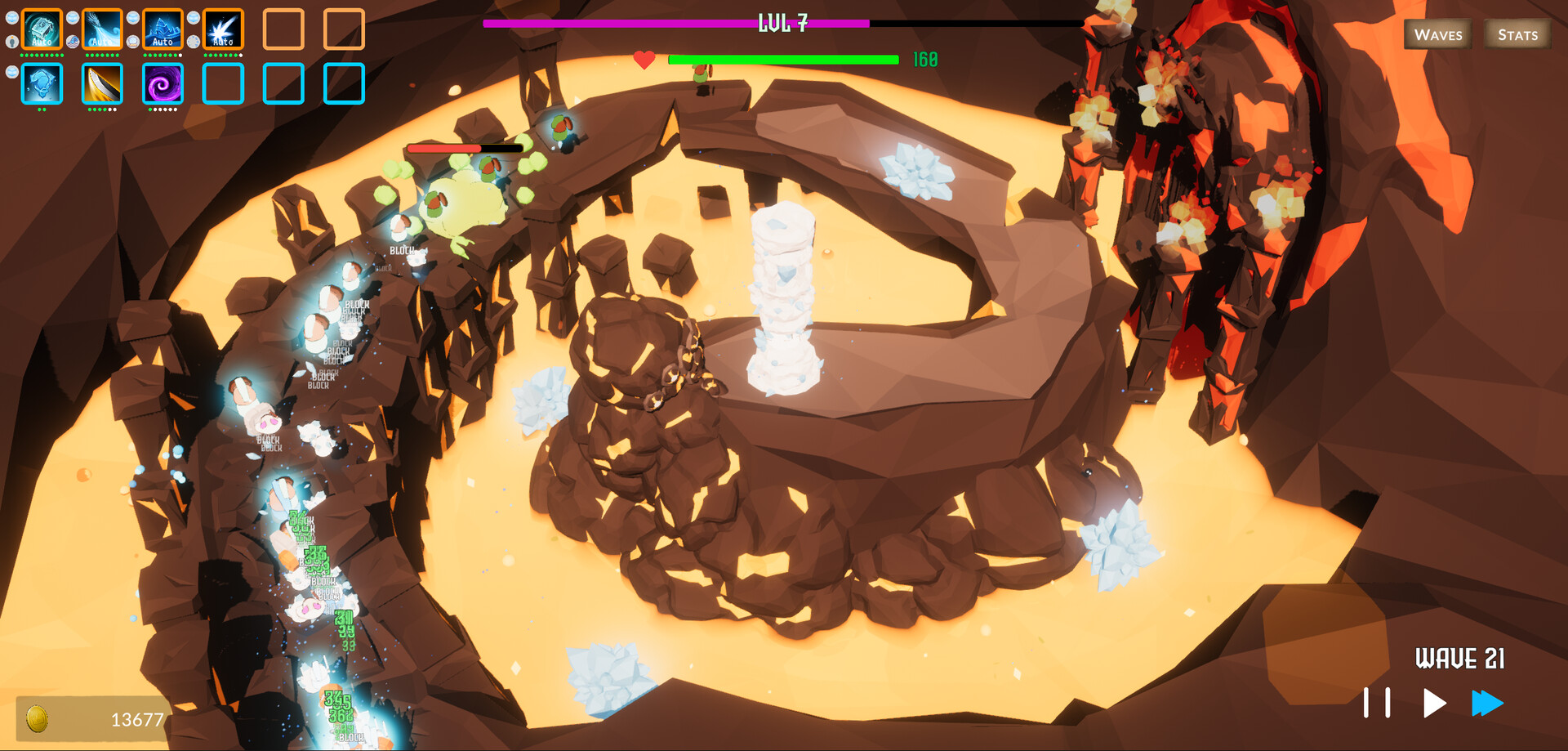This screenshot has width=1568, height=751.
Task: Select the white slash ability icon
Action: point(222,29)
